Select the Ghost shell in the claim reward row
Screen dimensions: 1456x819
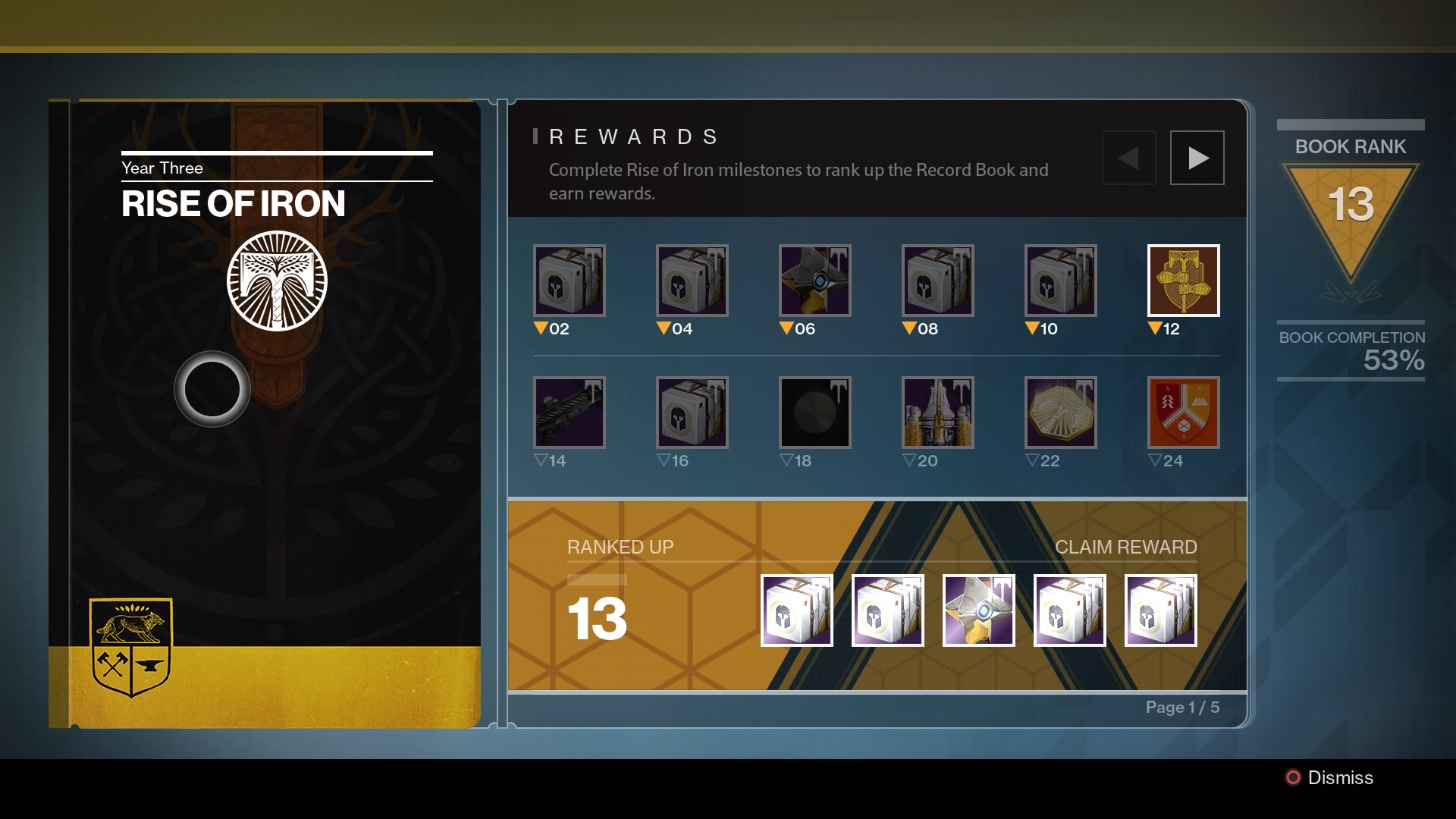[979, 610]
